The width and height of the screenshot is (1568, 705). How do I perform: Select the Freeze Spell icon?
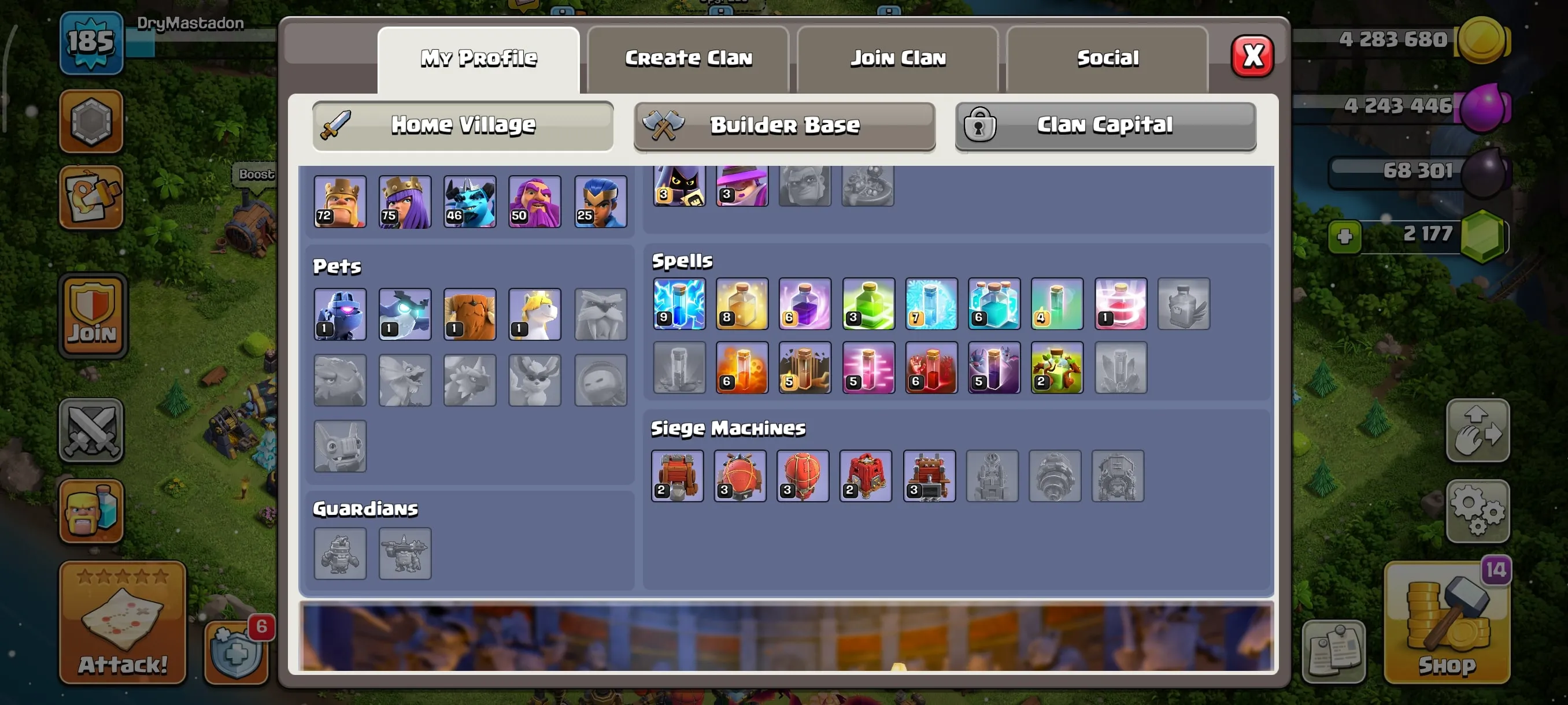pyautogui.click(x=931, y=304)
